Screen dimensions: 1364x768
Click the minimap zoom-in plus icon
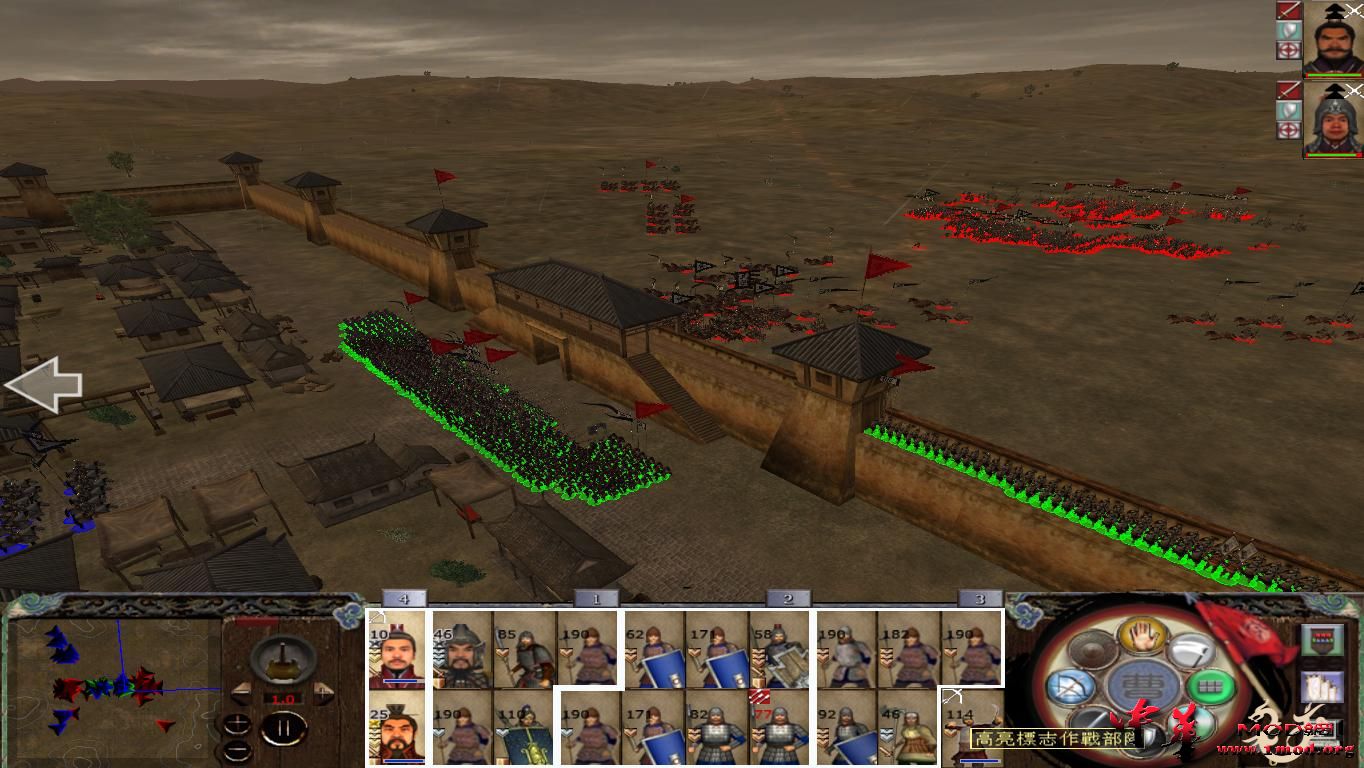(x=237, y=724)
